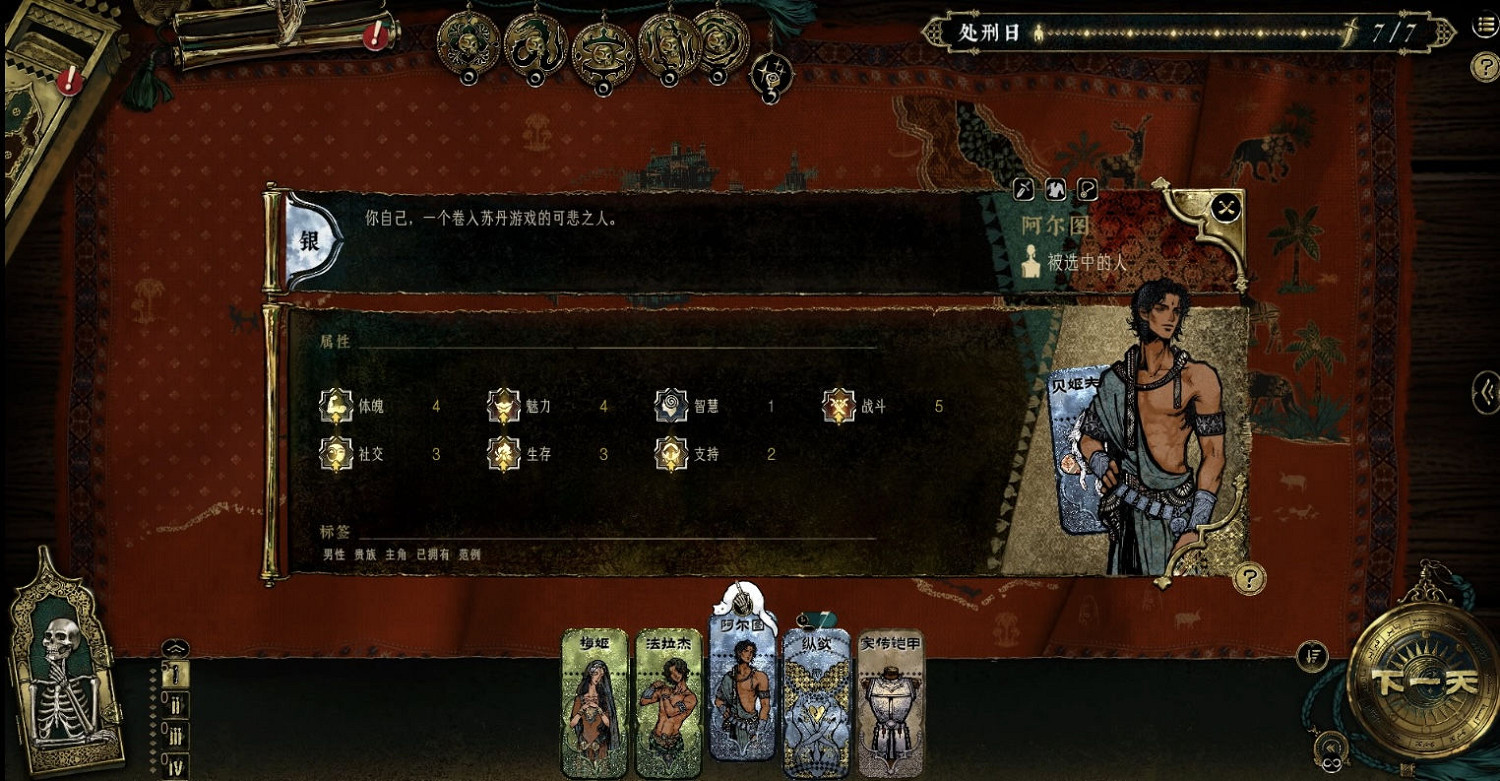This screenshot has height=781, width=1500.
Task: Toggle the numeral IV marker on the left sidebar
Action: pyautogui.click(x=176, y=764)
